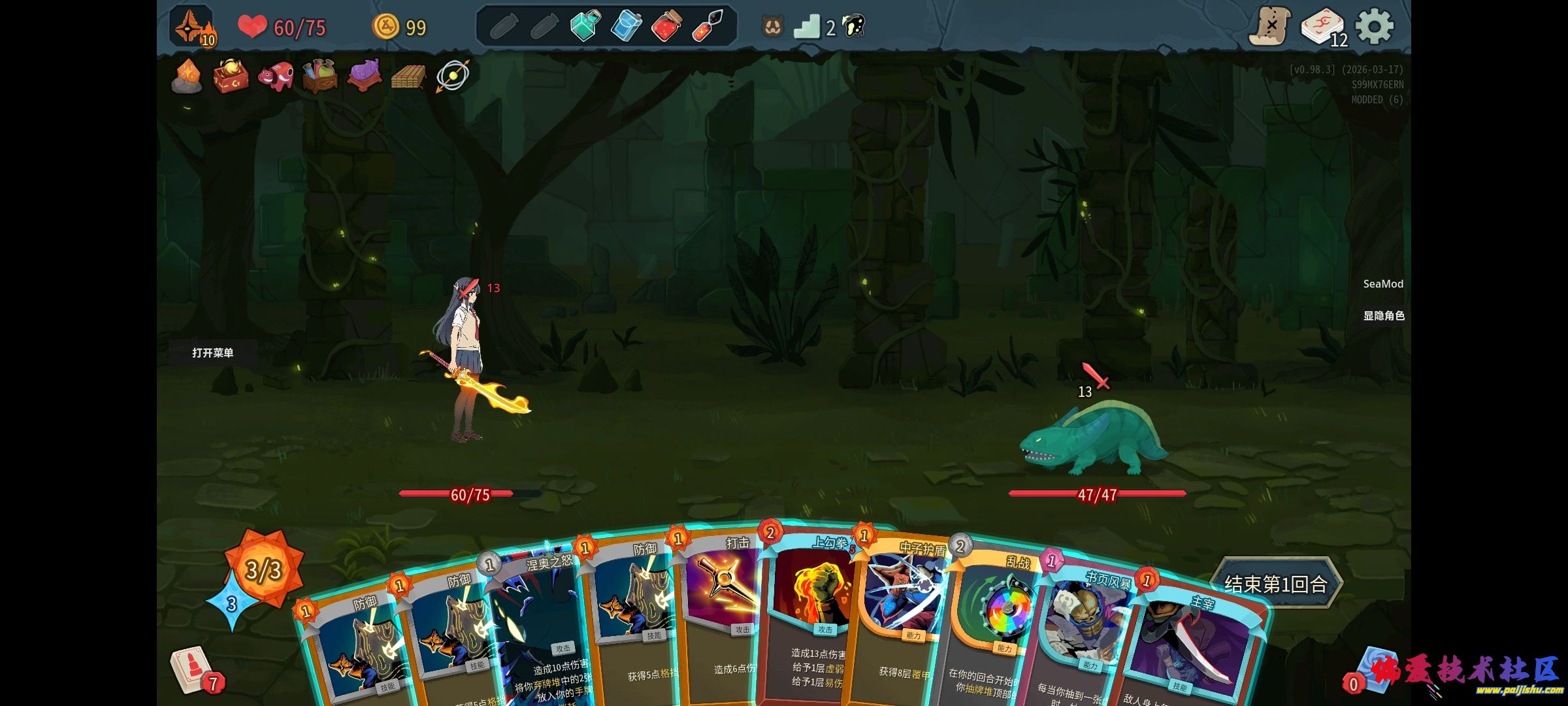
Task: Open the treasure map scroll
Action: click(1269, 27)
